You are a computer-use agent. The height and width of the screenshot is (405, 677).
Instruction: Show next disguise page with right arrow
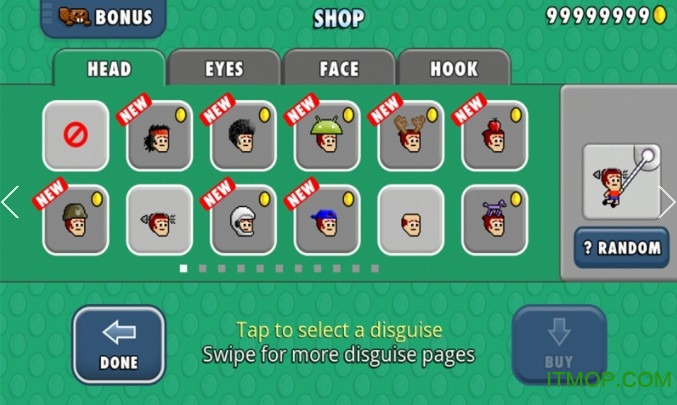(x=667, y=202)
